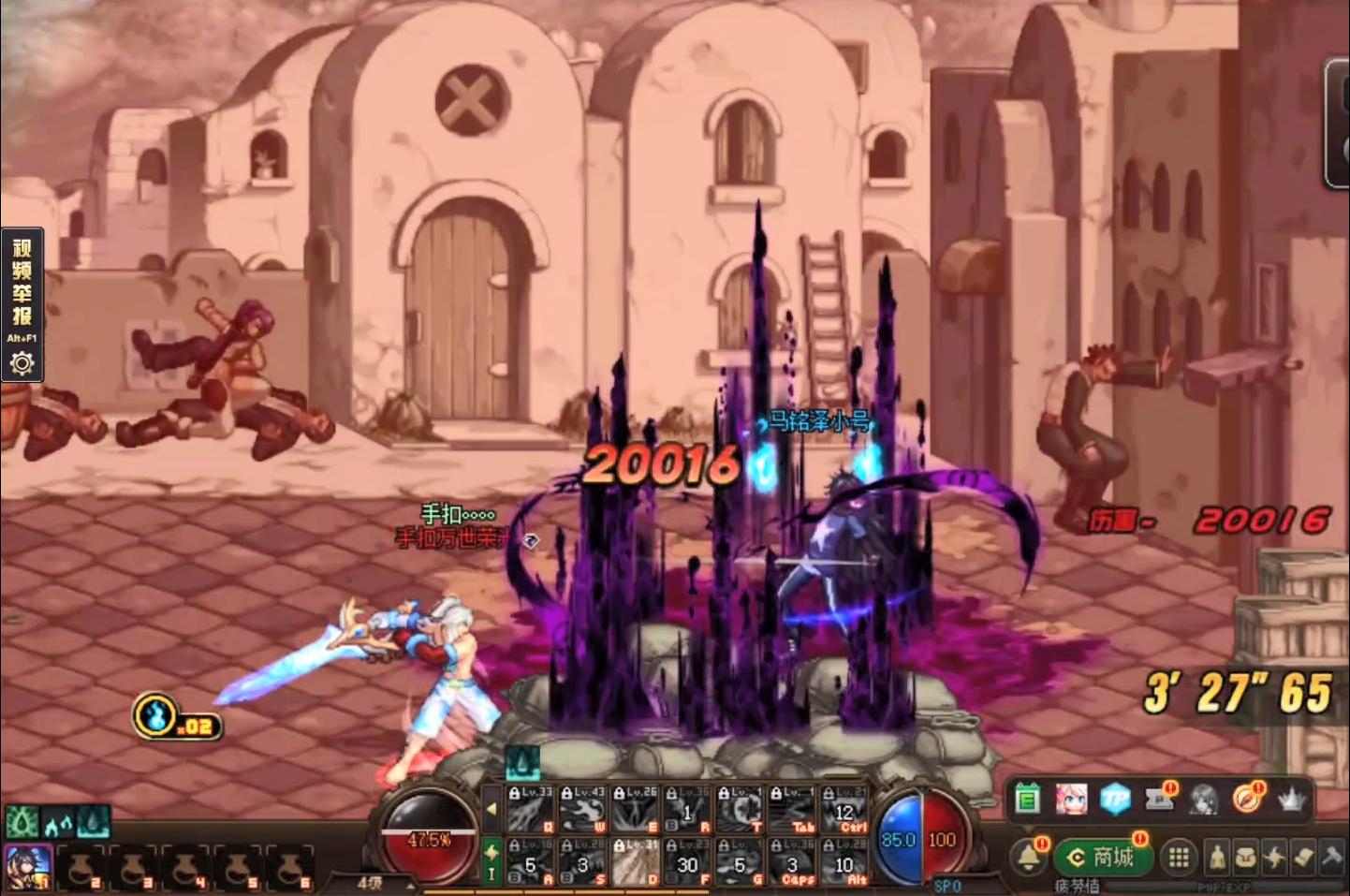Screen dimensions: 1350x896
Task: Click the grey-haired character portrait icon
Action: 1204,800
